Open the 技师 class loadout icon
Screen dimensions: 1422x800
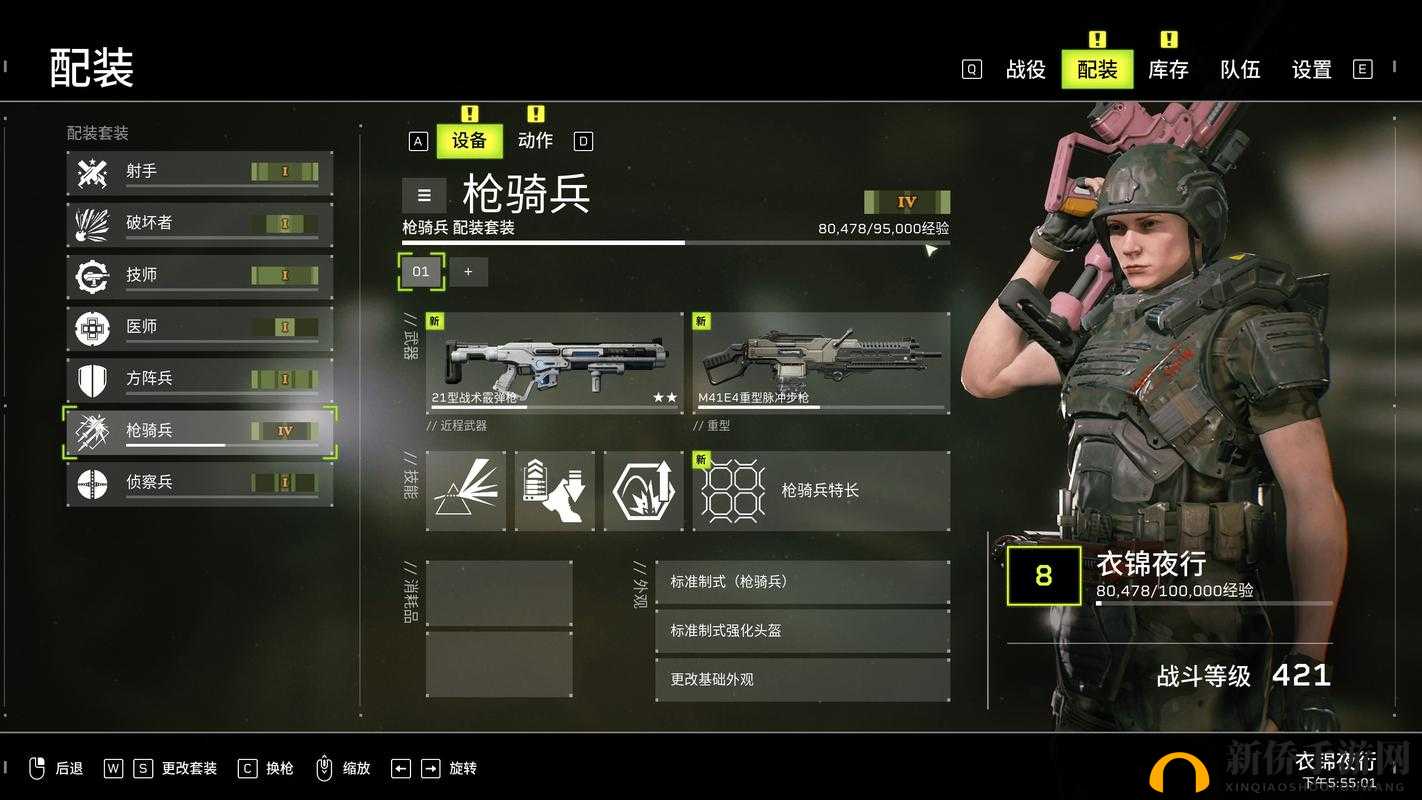click(93, 275)
